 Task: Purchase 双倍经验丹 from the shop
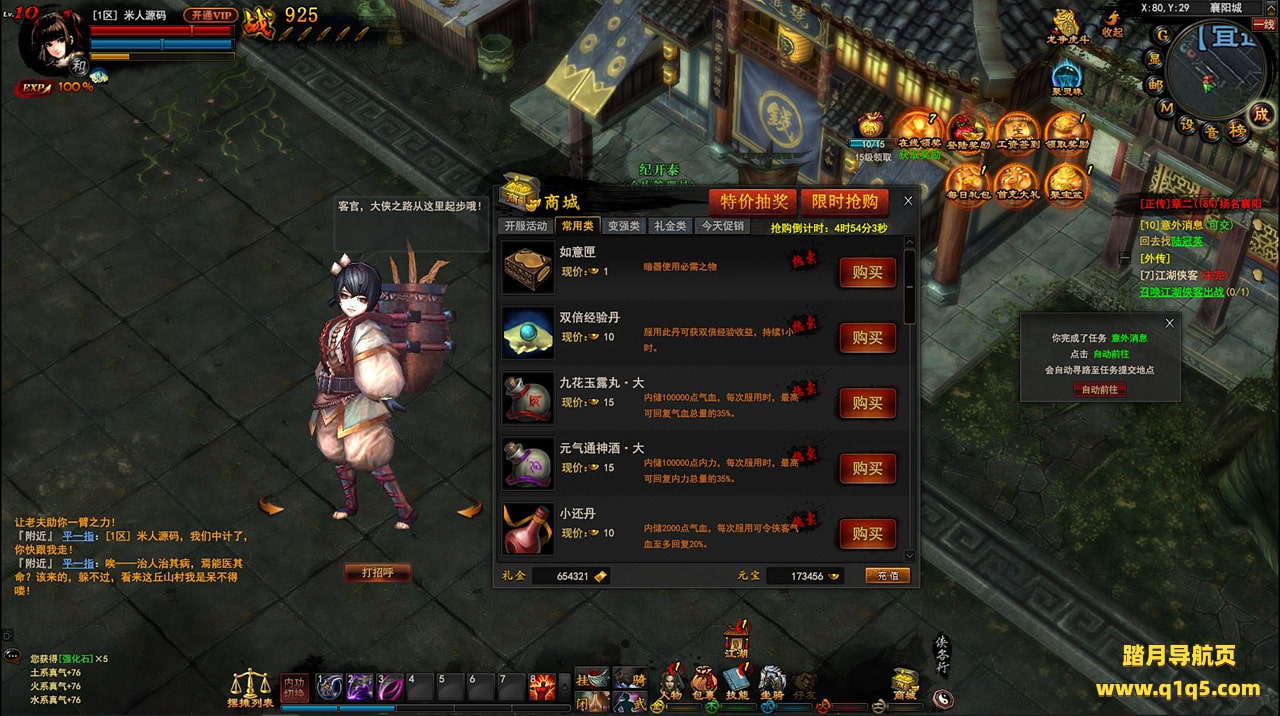867,338
